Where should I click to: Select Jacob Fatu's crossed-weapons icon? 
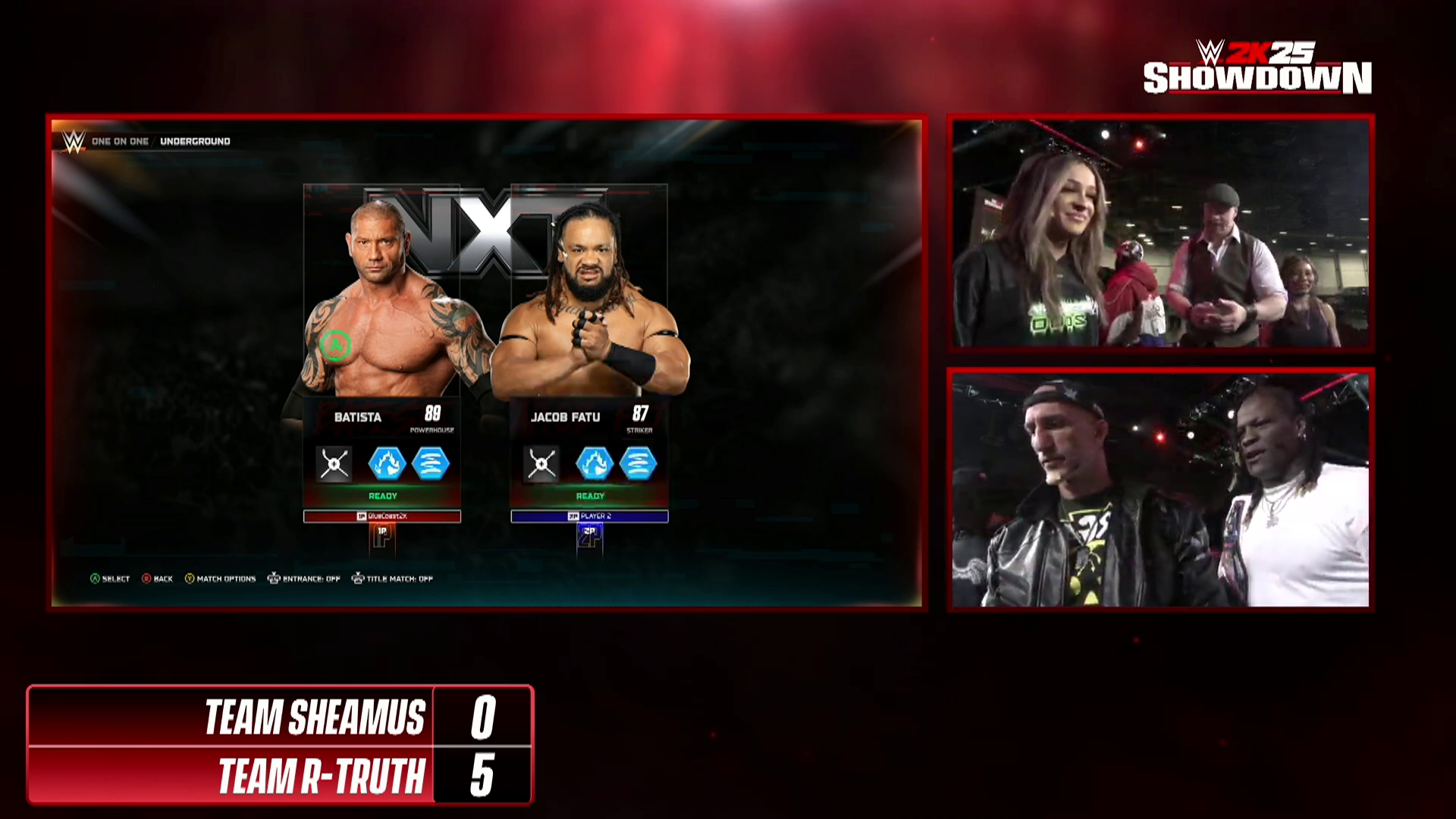pyautogui.click(x=541, y=464)
